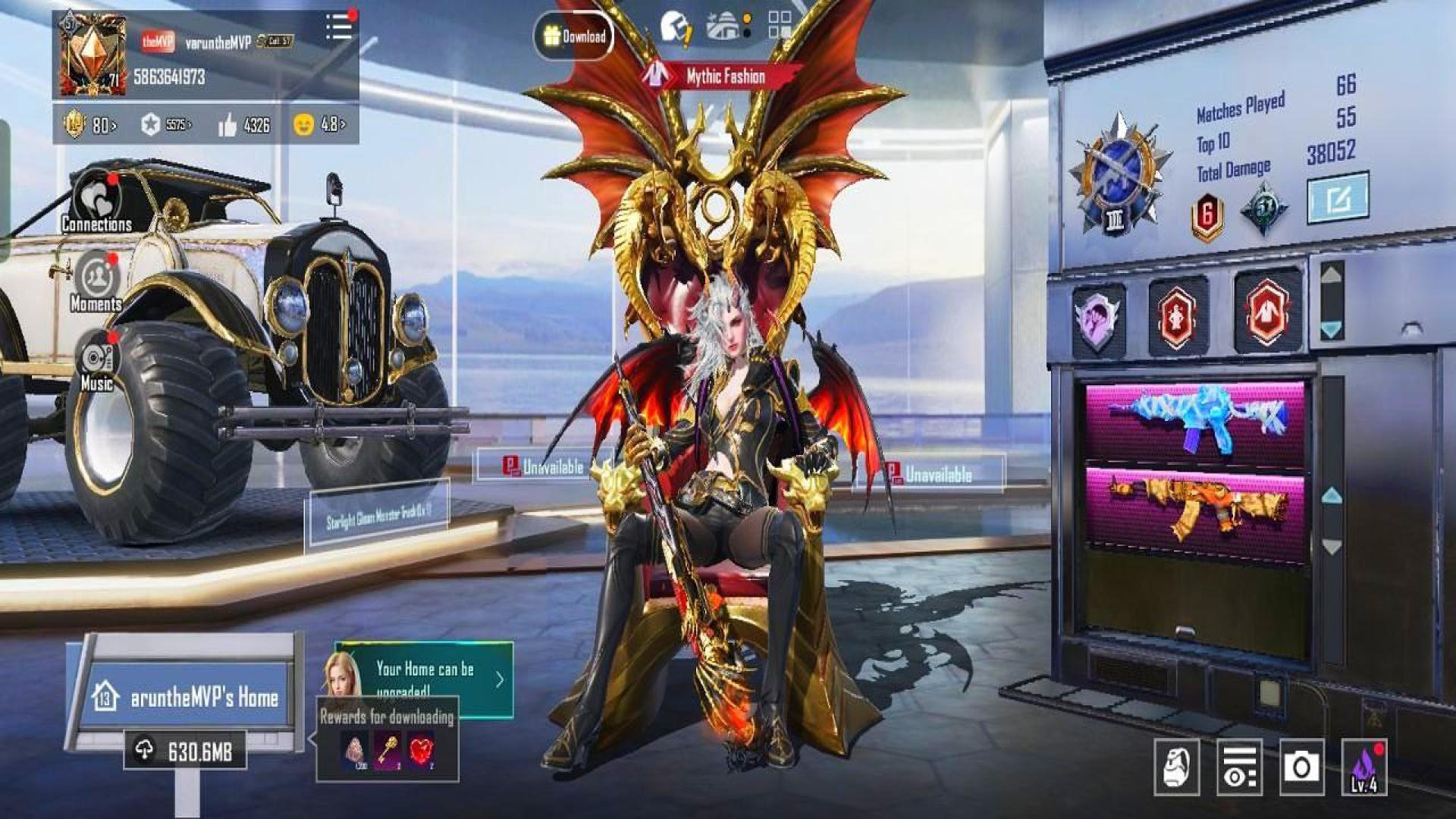Open the grid layout icon

point(779,24)
